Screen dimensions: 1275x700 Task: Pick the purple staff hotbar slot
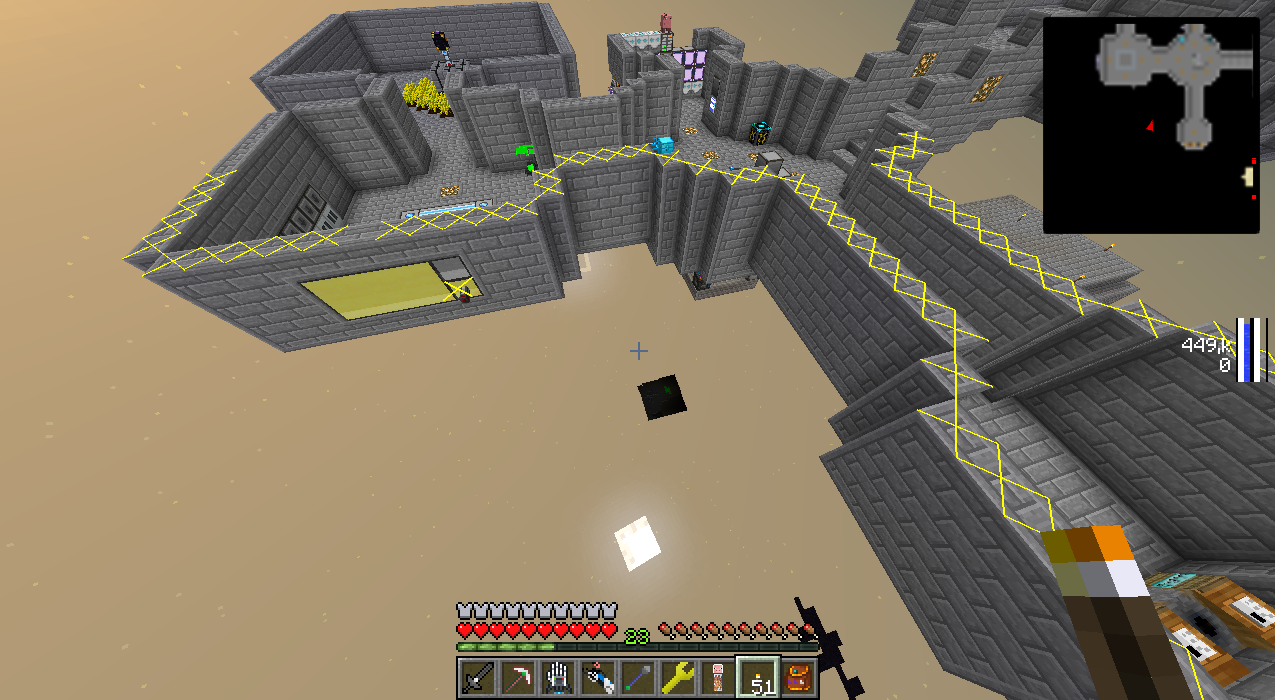[637, 678]
